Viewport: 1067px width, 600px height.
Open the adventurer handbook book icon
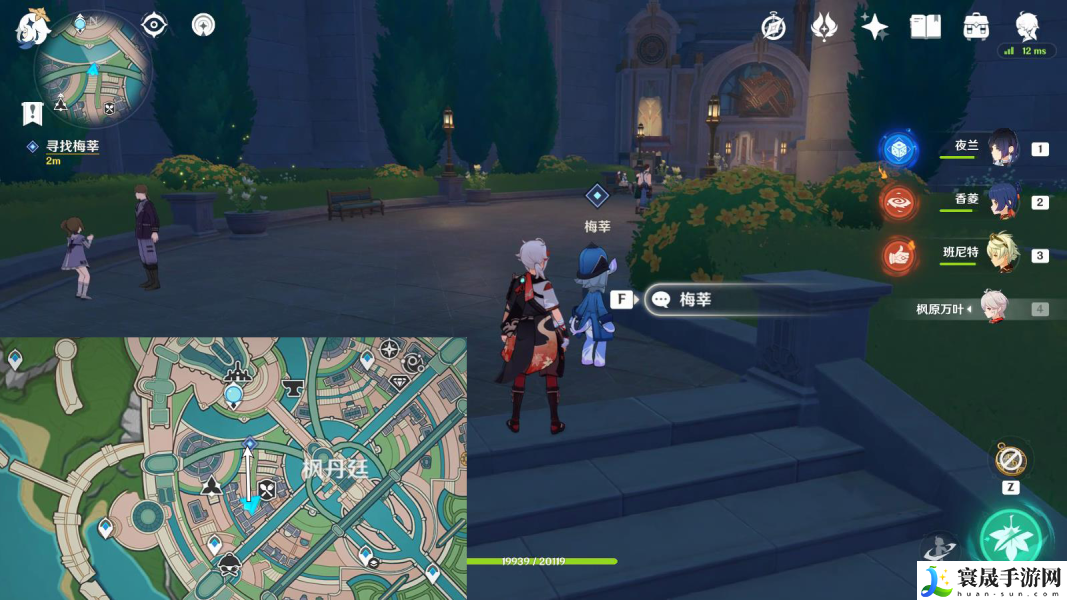pyautogui.click(x=925, y=27)
